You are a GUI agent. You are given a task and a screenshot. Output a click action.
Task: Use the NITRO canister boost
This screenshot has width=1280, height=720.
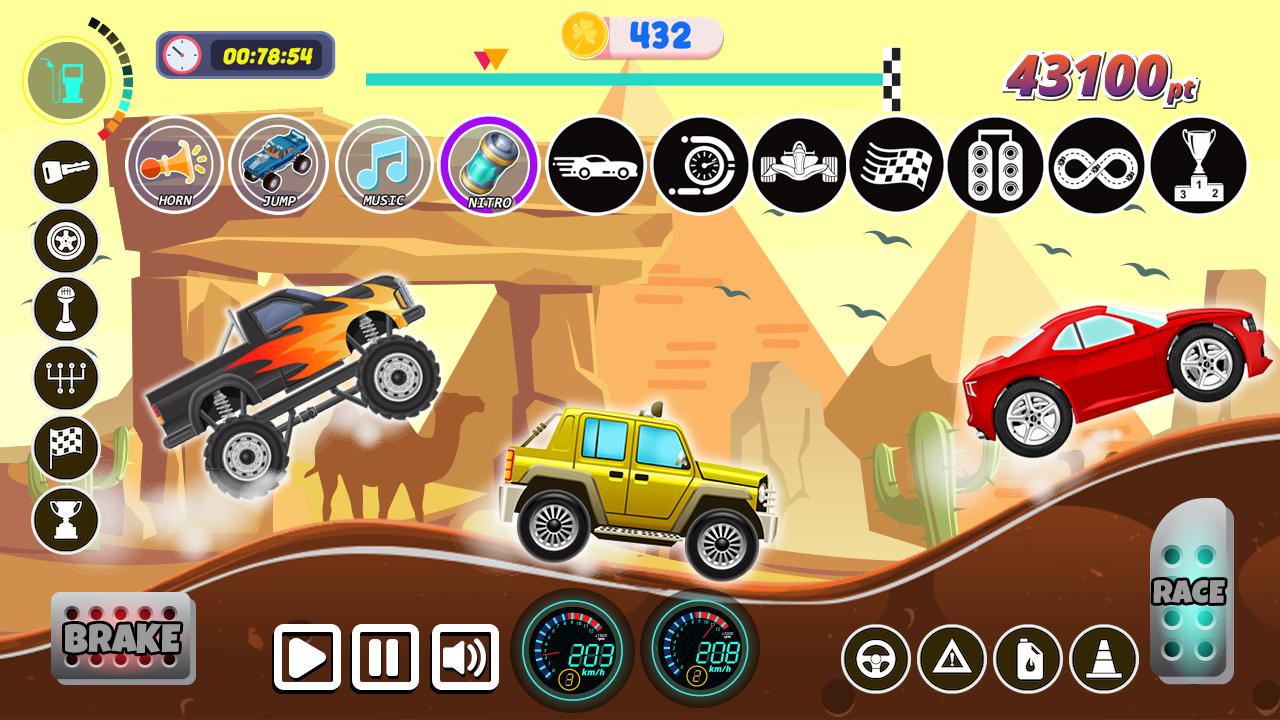489,165
